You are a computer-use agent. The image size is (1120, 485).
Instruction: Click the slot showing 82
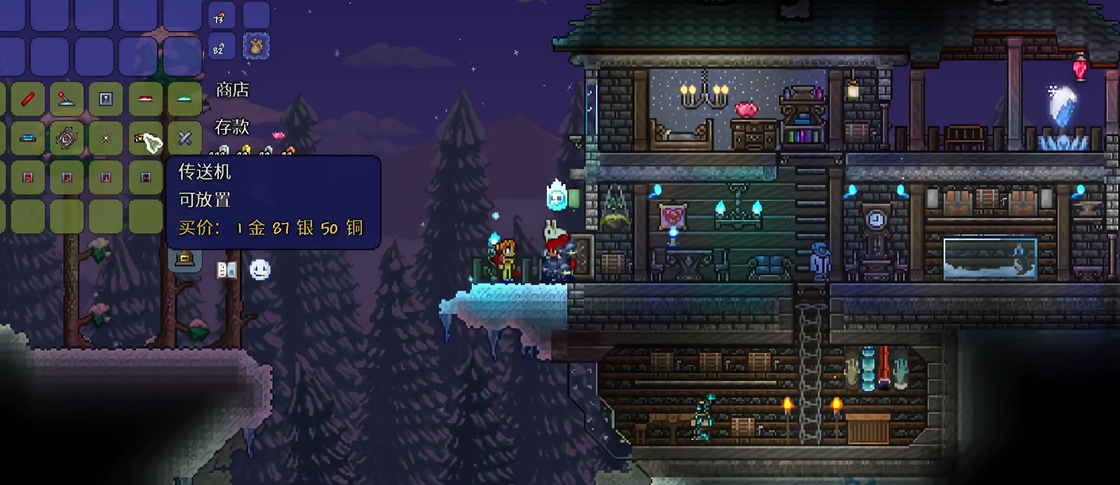[x=222, y=45]
